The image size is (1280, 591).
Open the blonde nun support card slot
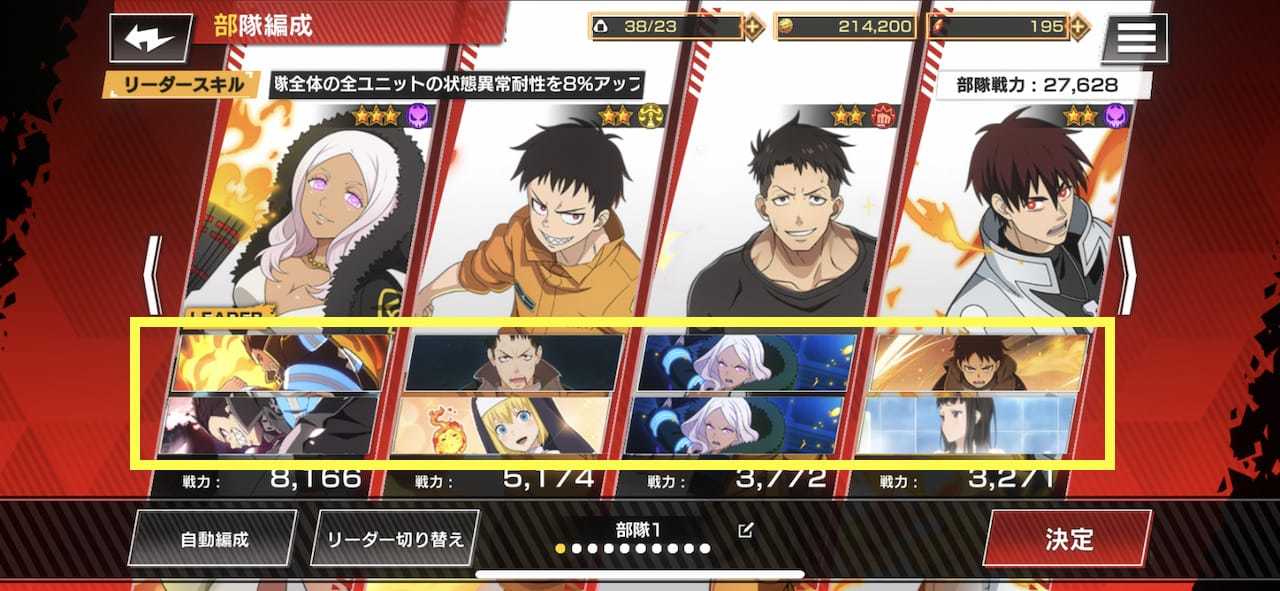(507, 424)
